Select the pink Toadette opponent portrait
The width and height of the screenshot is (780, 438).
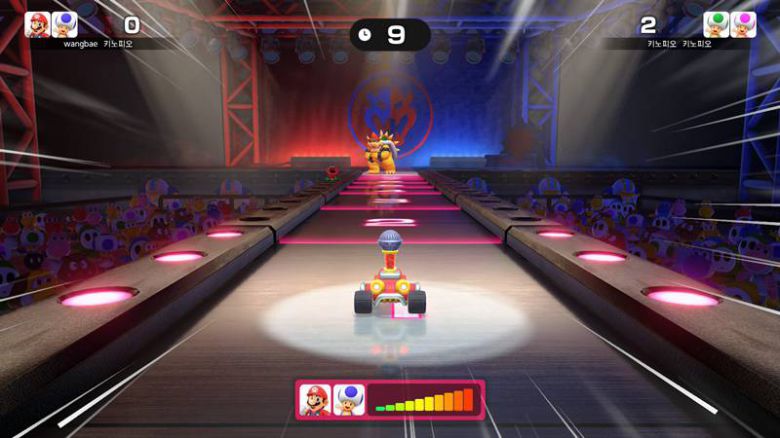tap(743, 25)
